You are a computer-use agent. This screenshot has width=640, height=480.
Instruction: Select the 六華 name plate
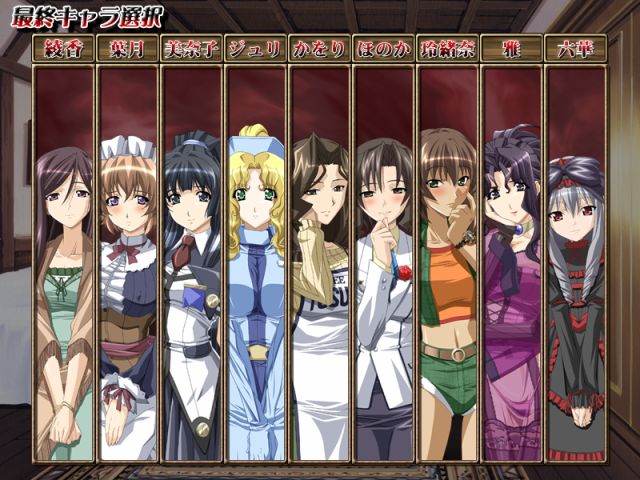click(576, 48)
